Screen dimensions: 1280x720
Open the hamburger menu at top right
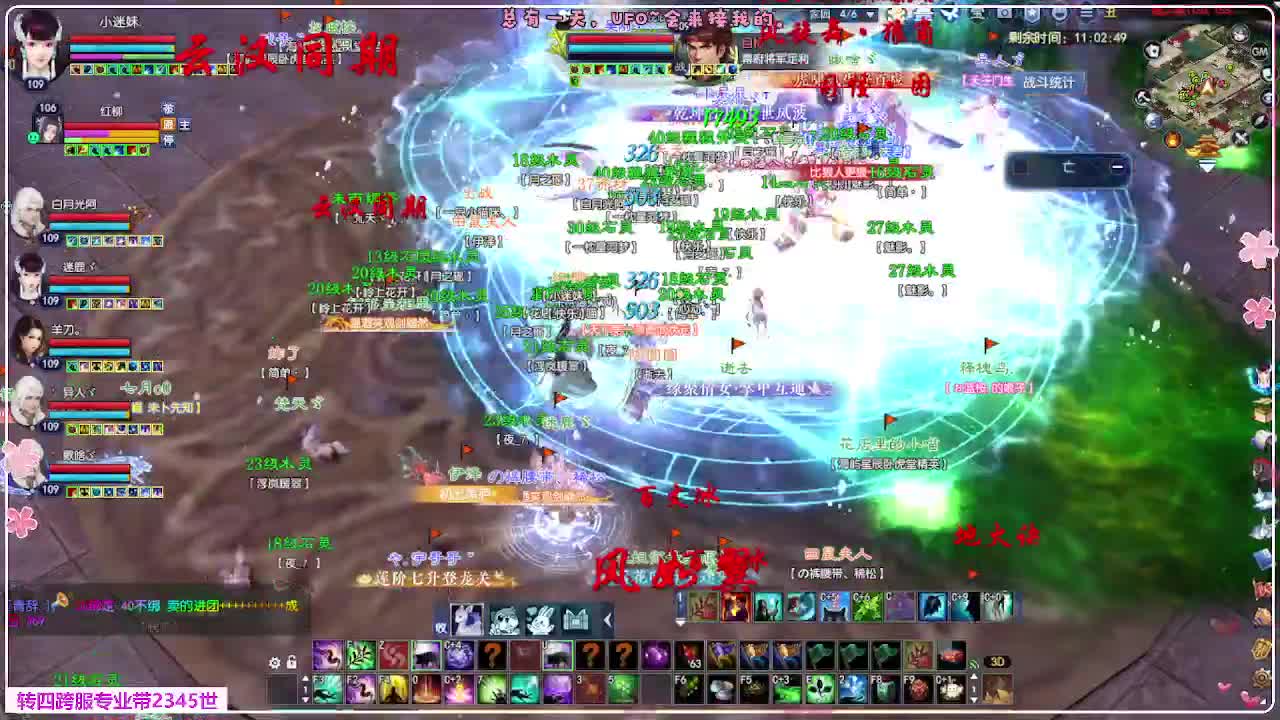tap(1089, 12)
